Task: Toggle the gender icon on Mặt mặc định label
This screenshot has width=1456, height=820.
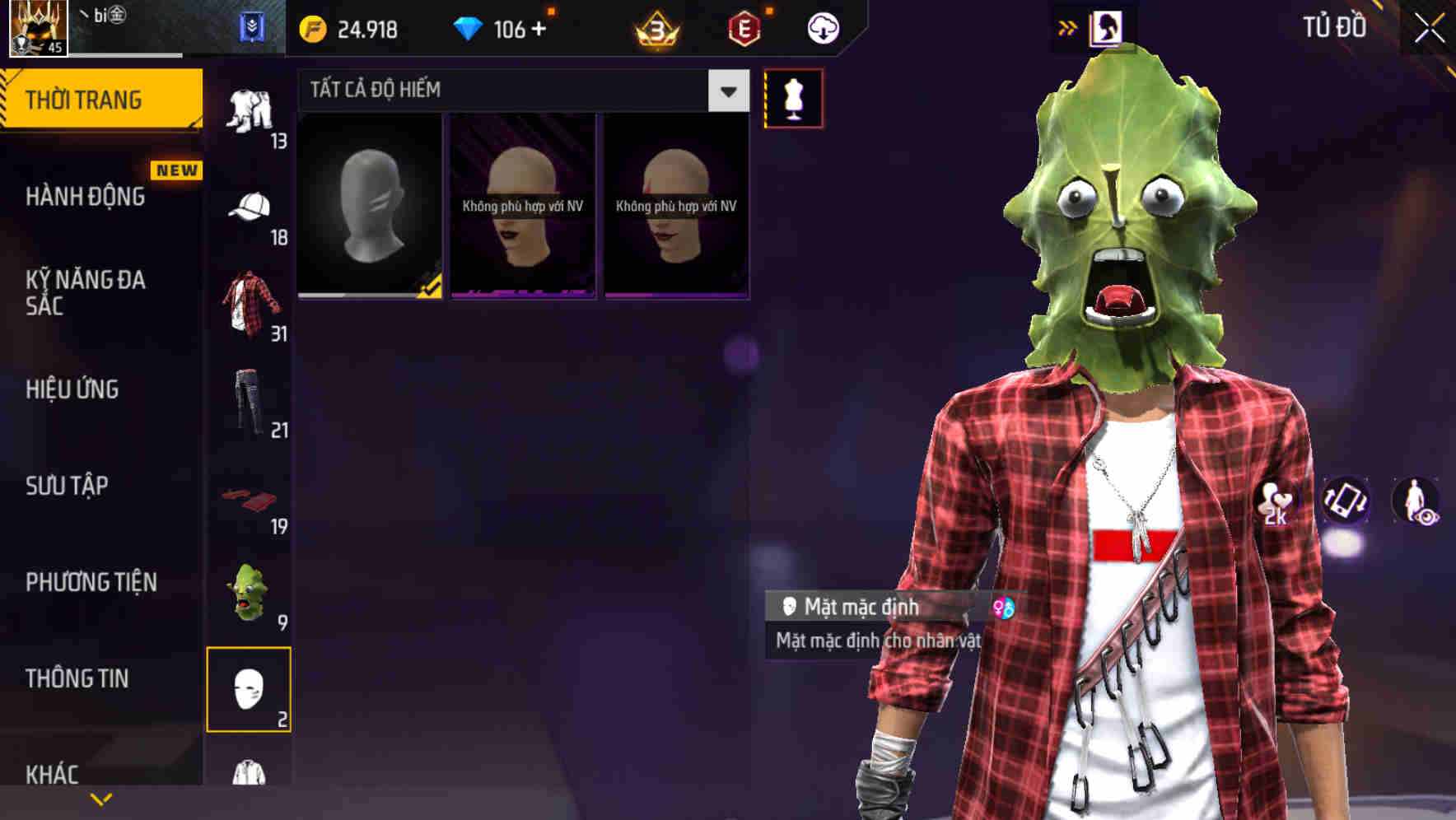Action: [x=1003, y=608]
